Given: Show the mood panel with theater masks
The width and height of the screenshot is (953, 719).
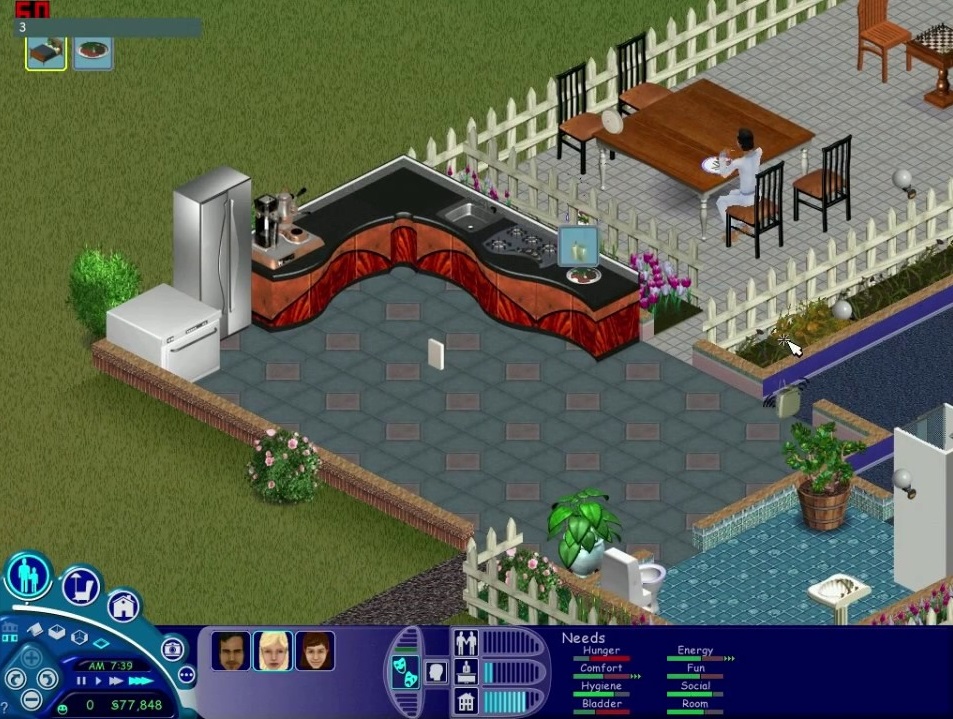Looking at the screenshot, I should click(407, 672).
